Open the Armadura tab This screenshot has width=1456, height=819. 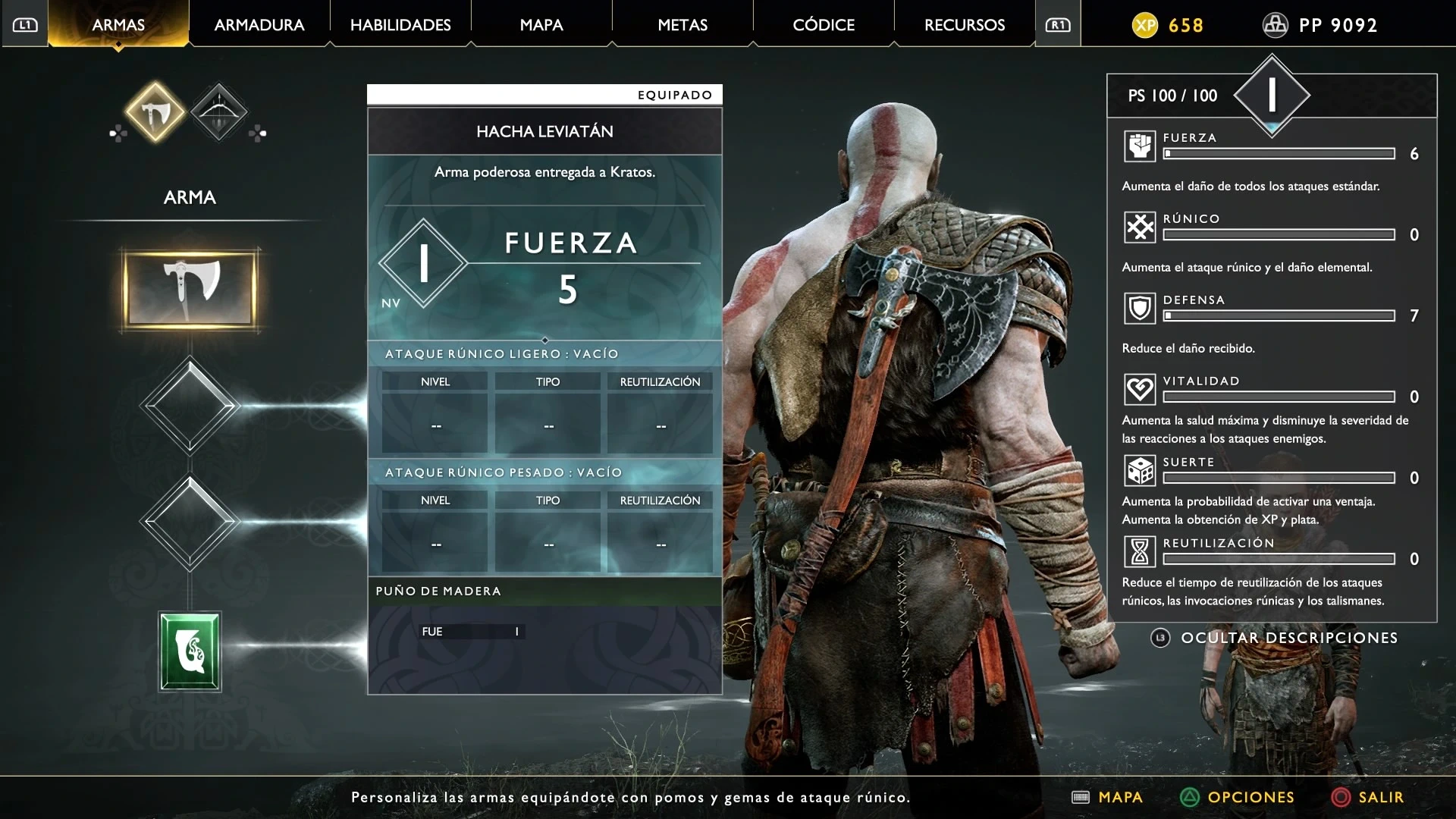click(x=259, y=25)
